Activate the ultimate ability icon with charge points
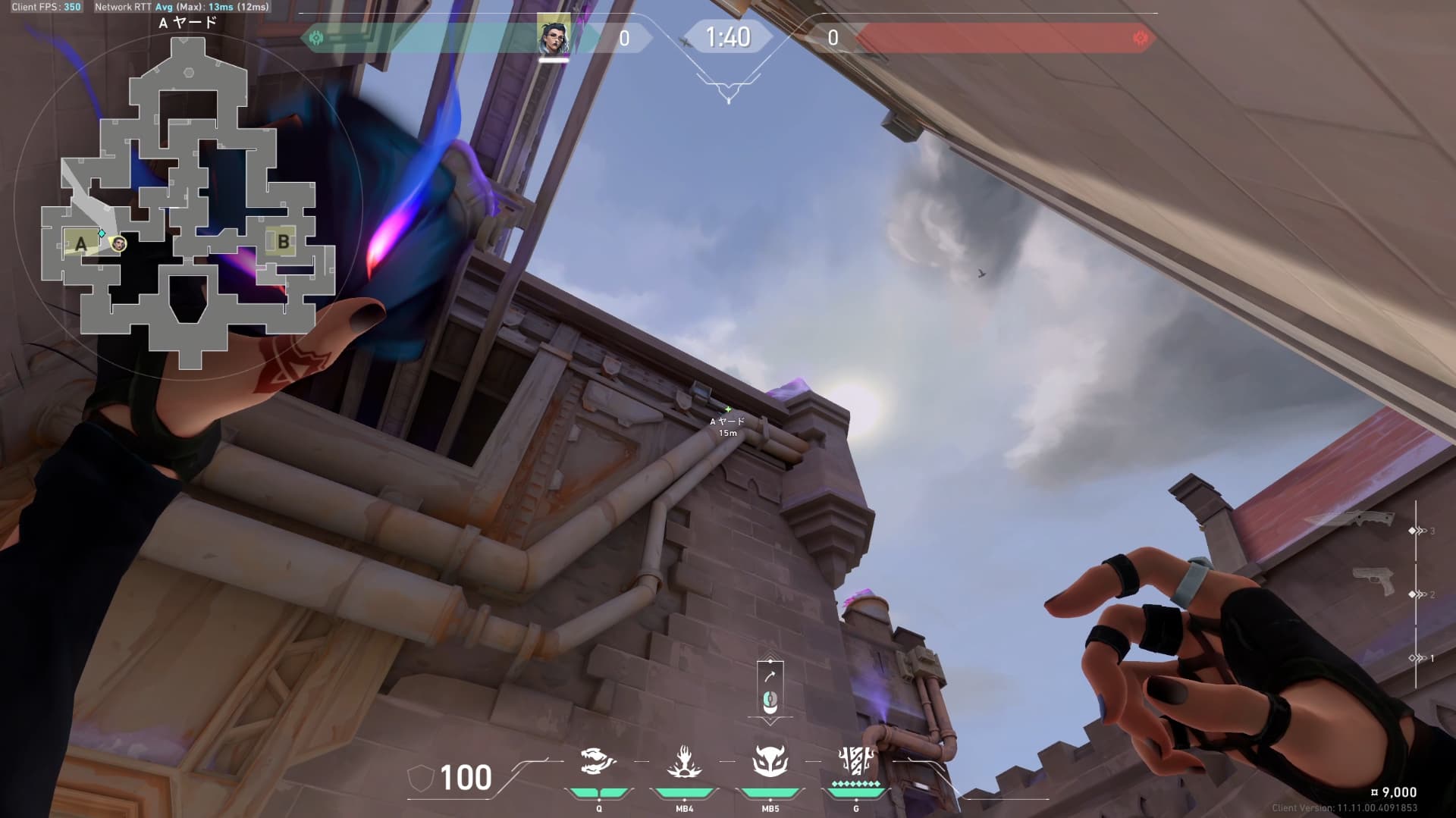Screen dimensions: 1456x818 (x=856, y=761)
